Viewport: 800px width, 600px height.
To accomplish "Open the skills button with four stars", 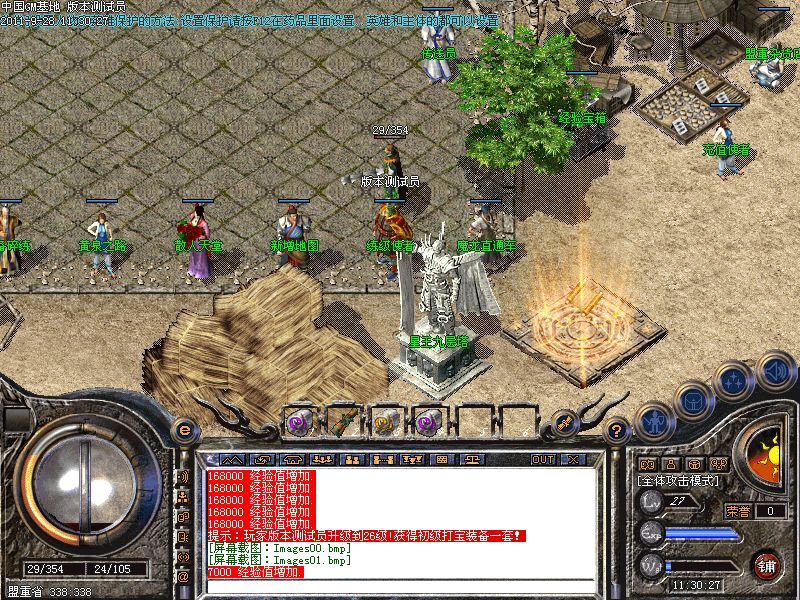I will [x=733, y=381].
